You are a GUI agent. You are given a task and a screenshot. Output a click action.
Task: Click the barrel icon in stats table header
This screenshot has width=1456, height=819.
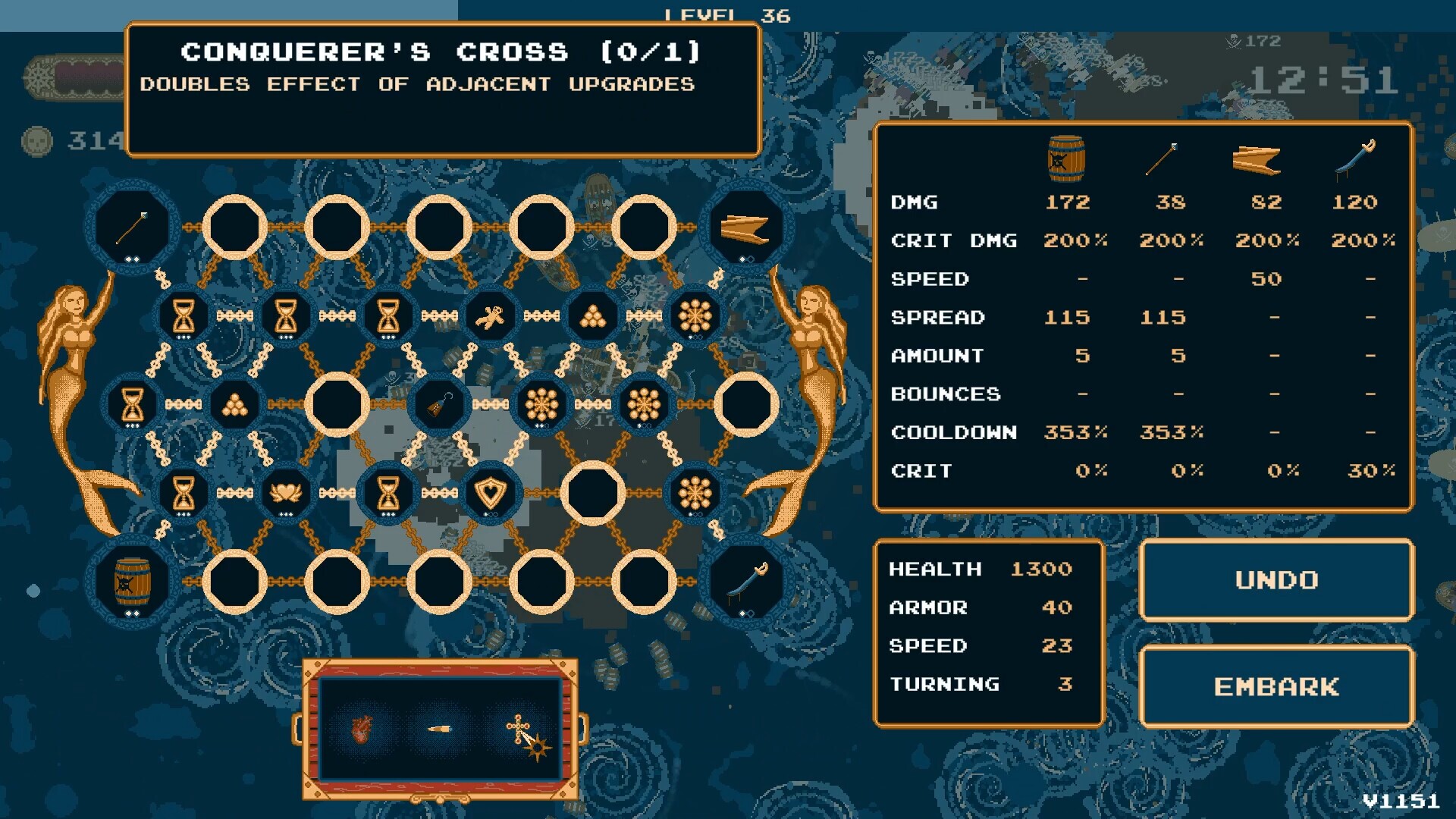pyautogui.click(x=1067, y=157)
